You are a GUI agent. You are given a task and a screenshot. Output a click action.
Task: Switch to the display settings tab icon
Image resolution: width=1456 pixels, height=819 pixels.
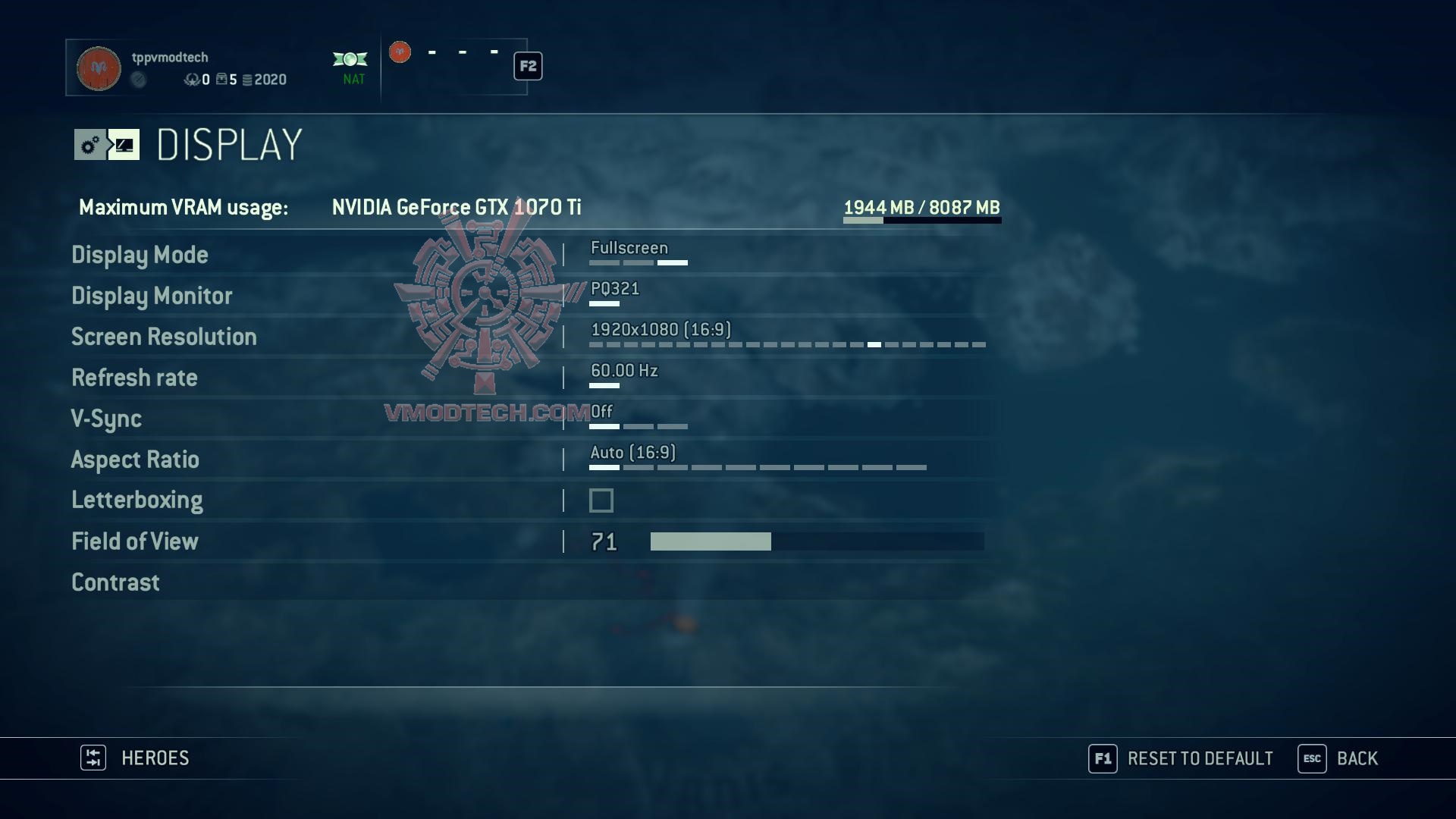[x=124, y=145]
